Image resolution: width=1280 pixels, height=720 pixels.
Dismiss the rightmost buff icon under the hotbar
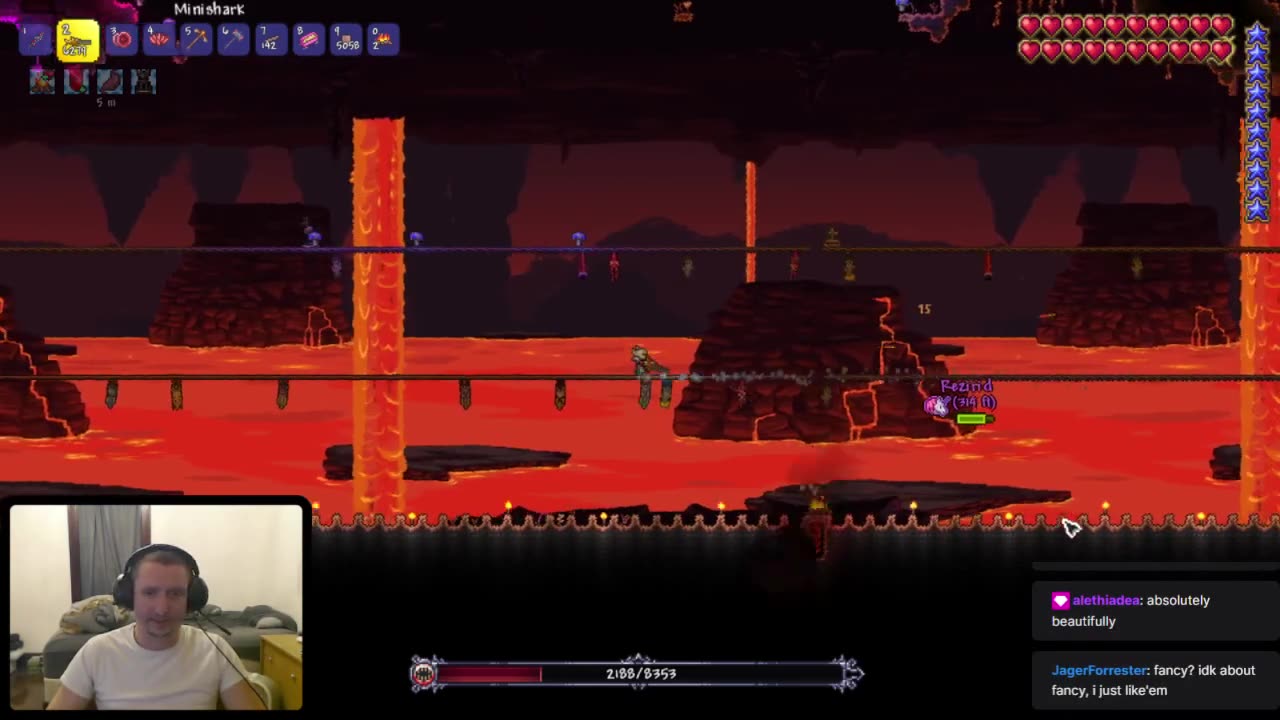point(143,82)
